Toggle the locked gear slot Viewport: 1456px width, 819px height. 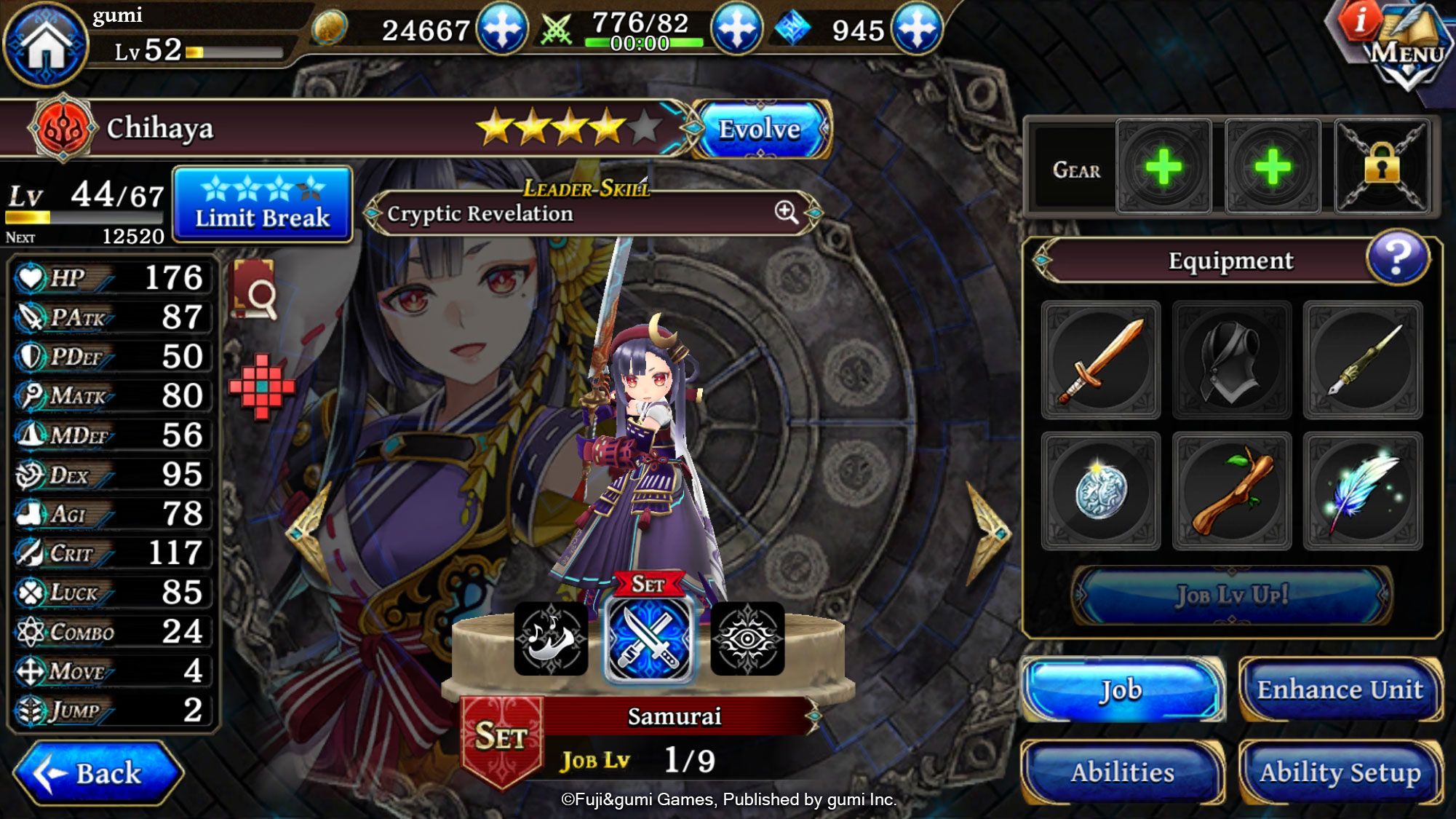click(1382, 166)
